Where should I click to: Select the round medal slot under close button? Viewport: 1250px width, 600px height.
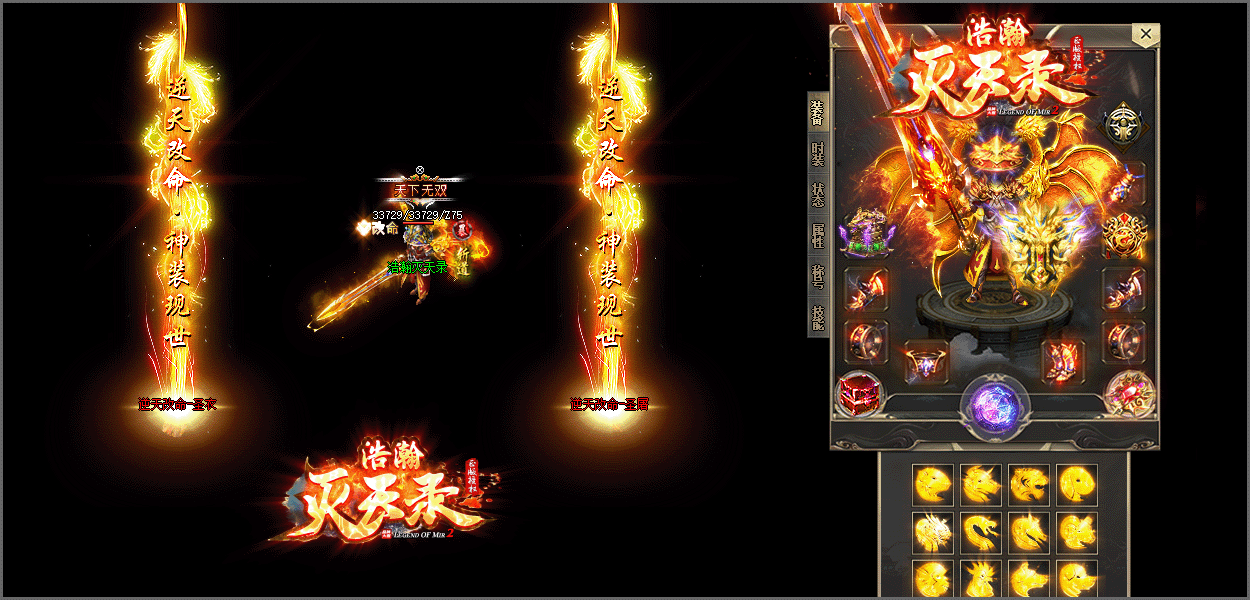pyautogui.click(x=1124, y=124)
